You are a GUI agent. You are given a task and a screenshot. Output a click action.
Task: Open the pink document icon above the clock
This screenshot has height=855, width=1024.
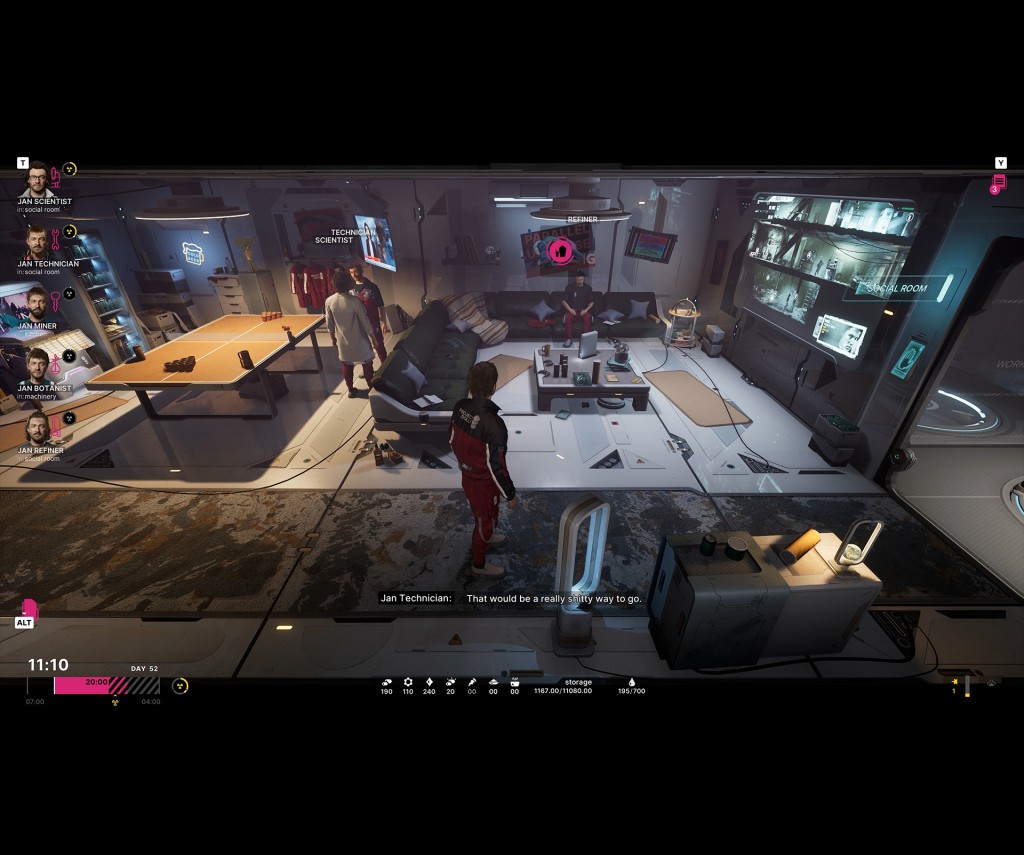pos(27,607)
